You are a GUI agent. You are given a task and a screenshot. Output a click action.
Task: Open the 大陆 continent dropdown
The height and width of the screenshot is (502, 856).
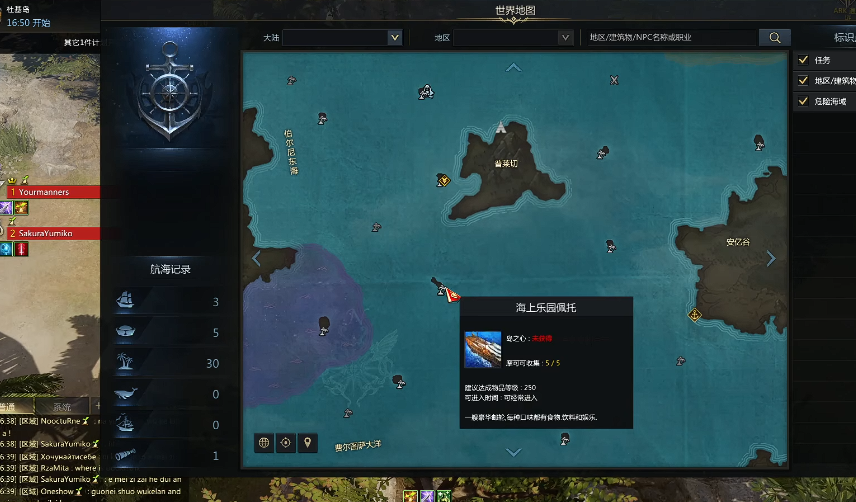click(x=341, y=37)
